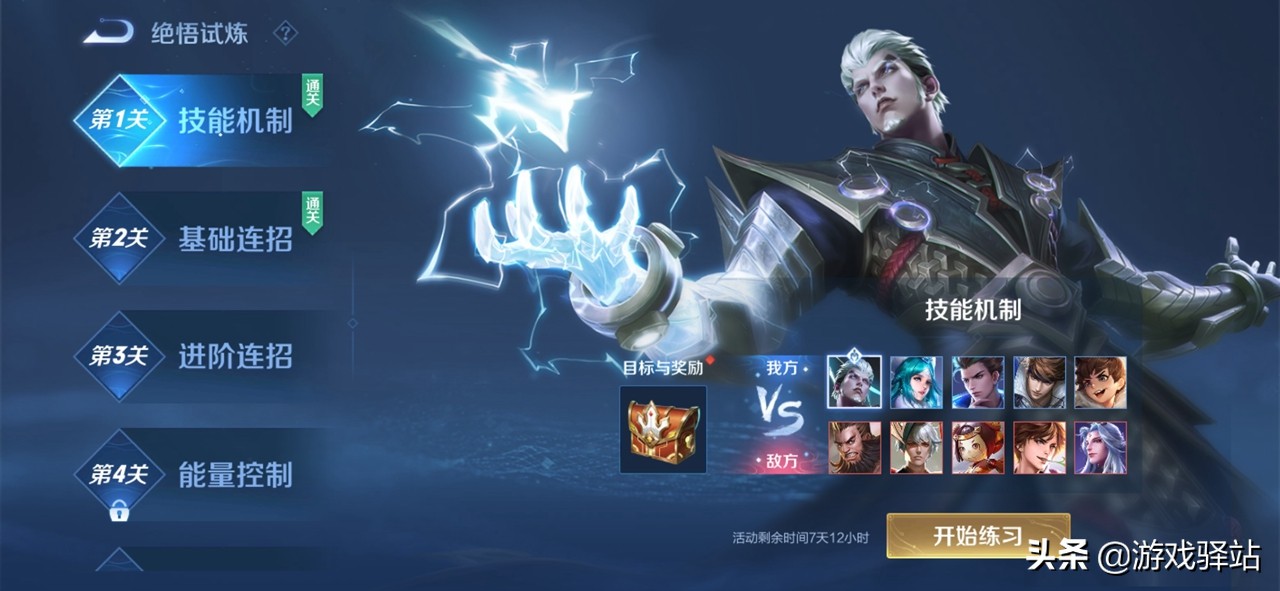
Task: Select the teal-haired ally hero portrait
Action: point(916,382)
